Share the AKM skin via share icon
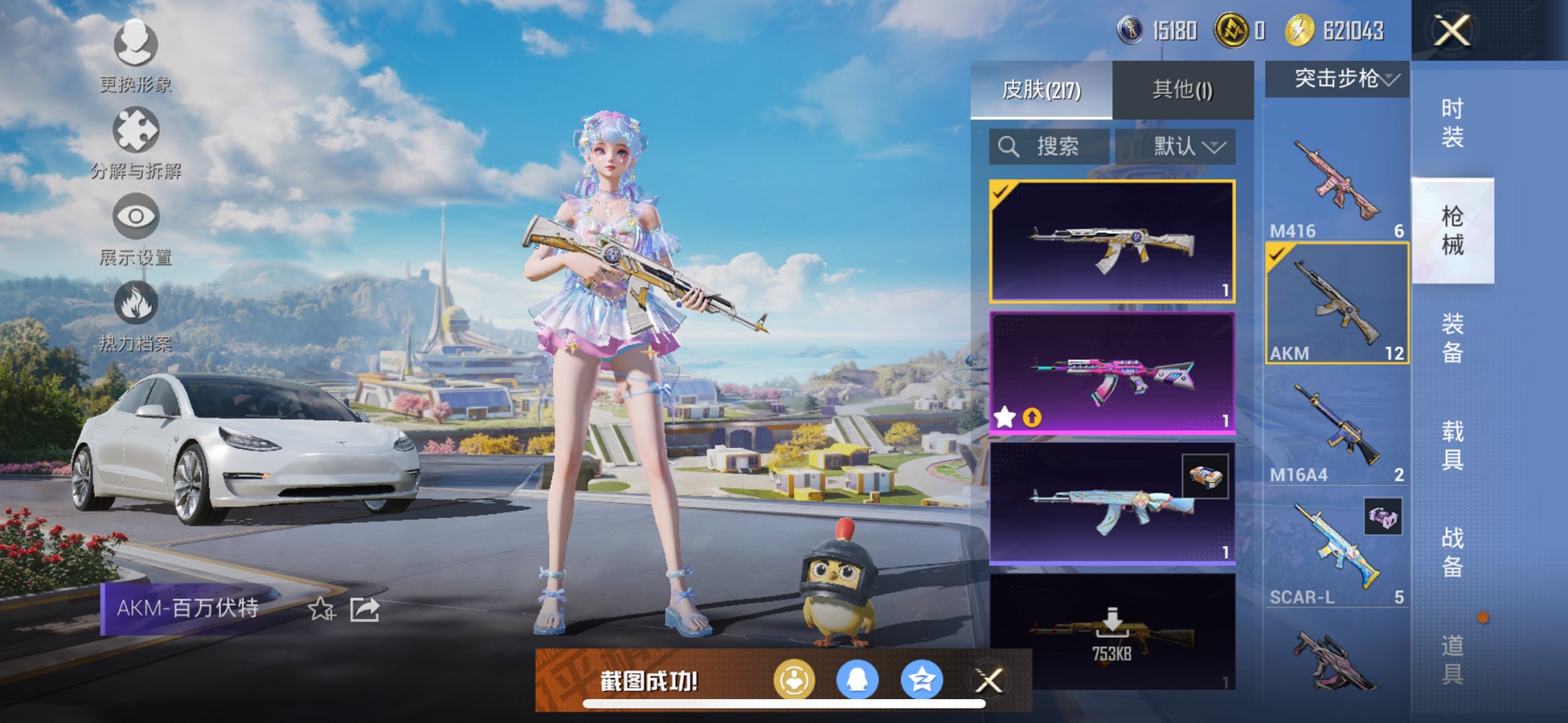The image size is (1568, 723). 367,610
